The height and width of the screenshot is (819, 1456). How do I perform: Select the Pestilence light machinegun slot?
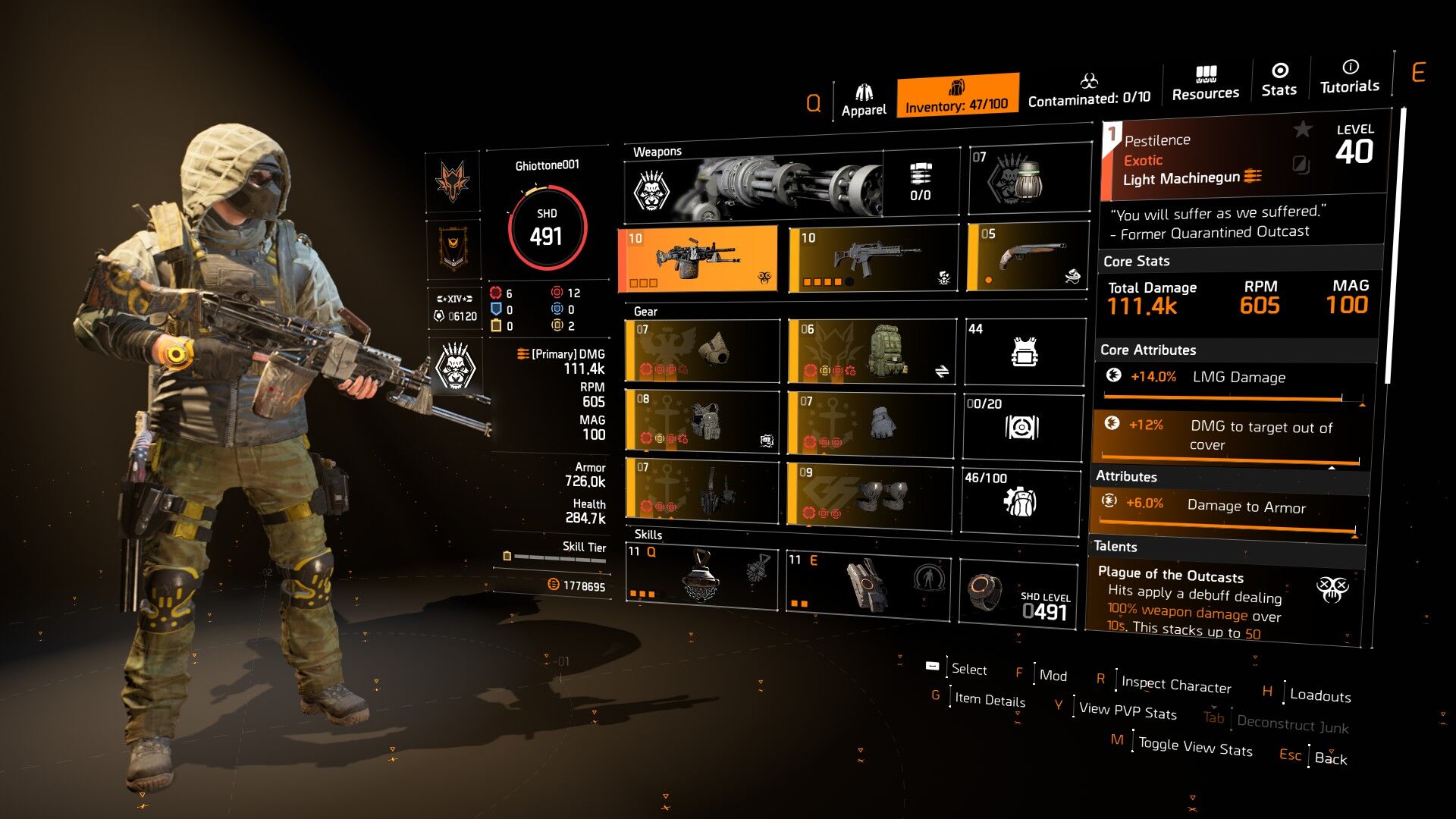click(x=698, y=259)
